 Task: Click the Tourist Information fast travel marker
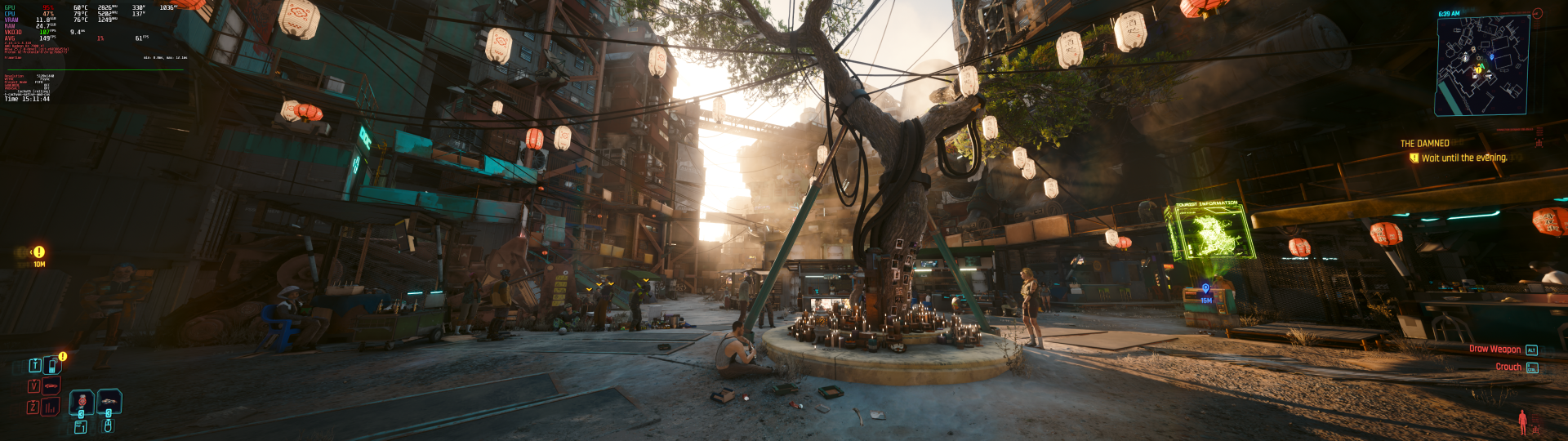[1205, 289]
